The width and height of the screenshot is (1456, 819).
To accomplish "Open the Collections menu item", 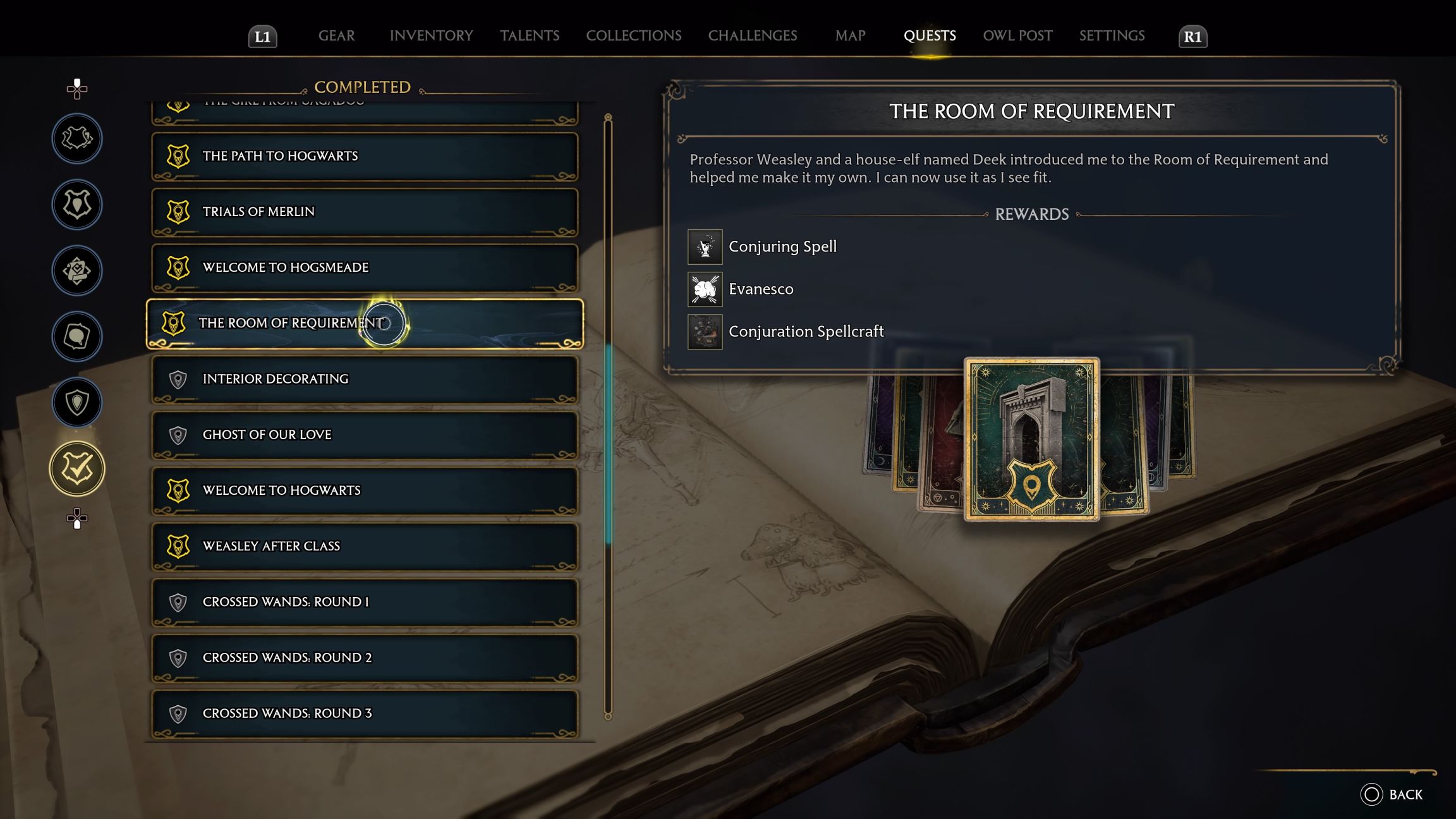I will click(x=633, y=35).
